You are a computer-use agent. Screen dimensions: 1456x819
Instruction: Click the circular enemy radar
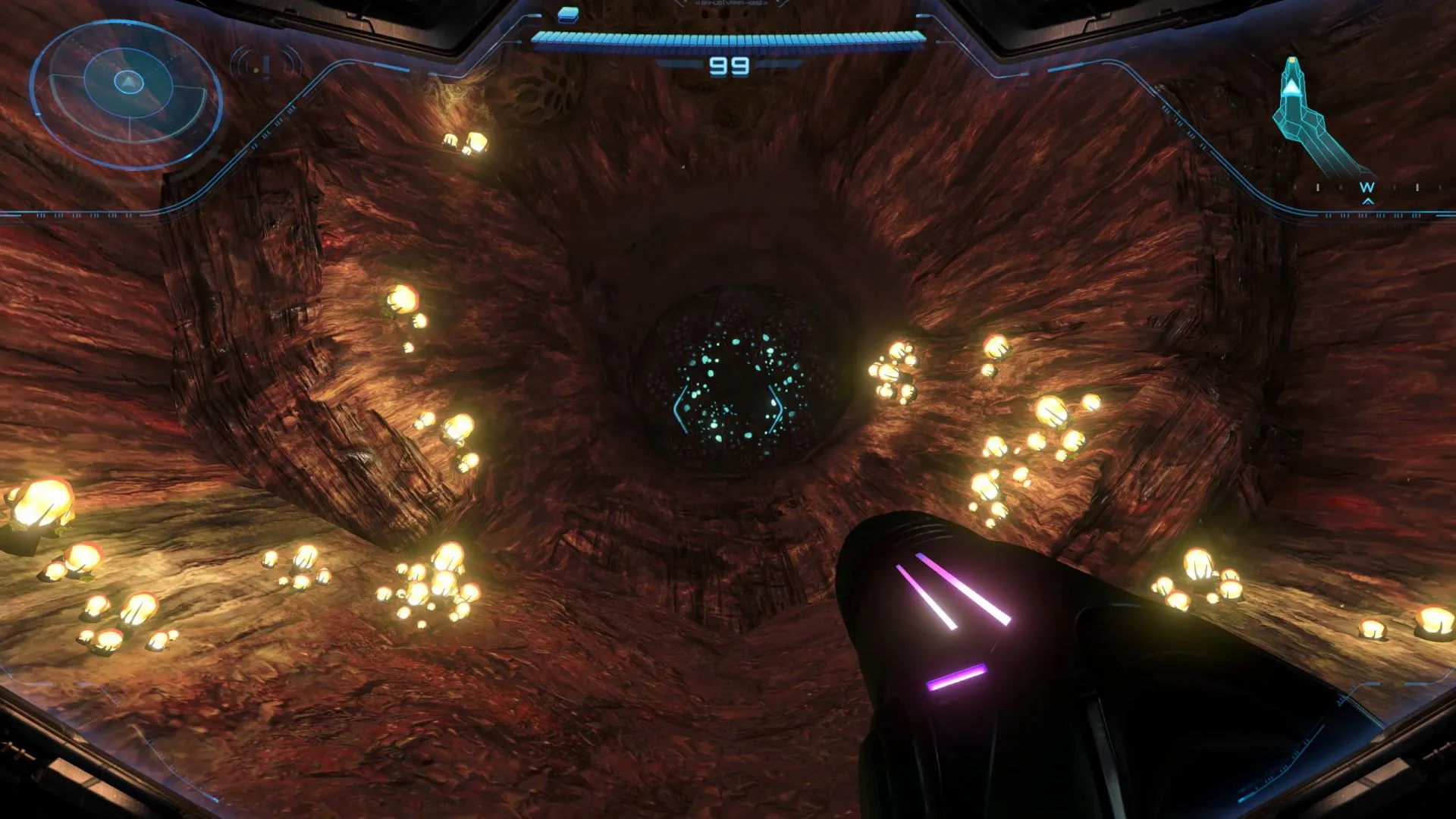(127, 93)
